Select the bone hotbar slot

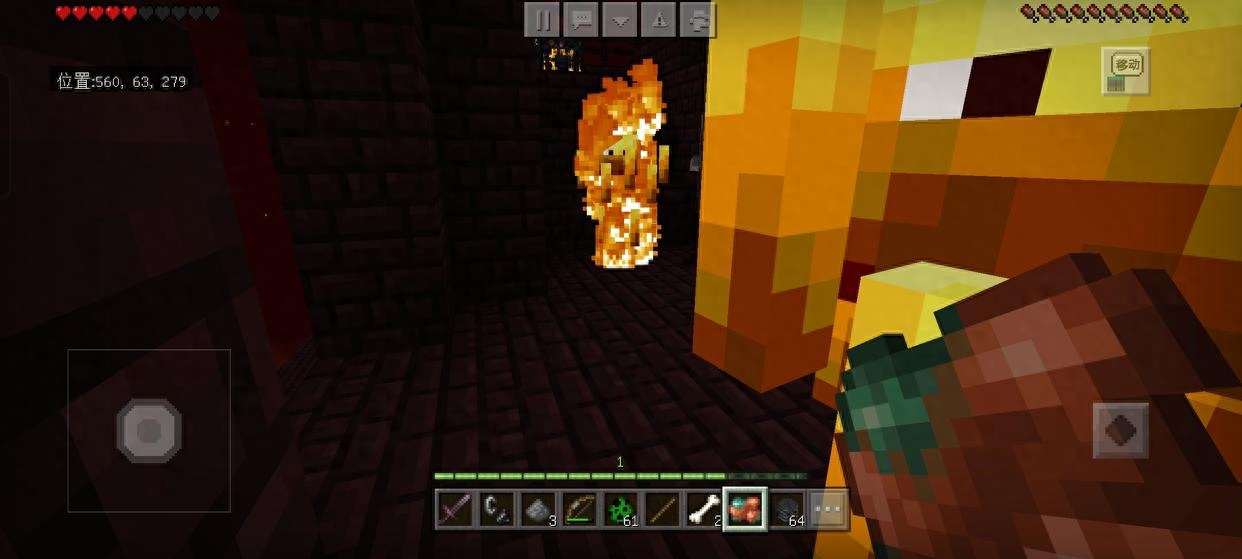tap(702, 509)
